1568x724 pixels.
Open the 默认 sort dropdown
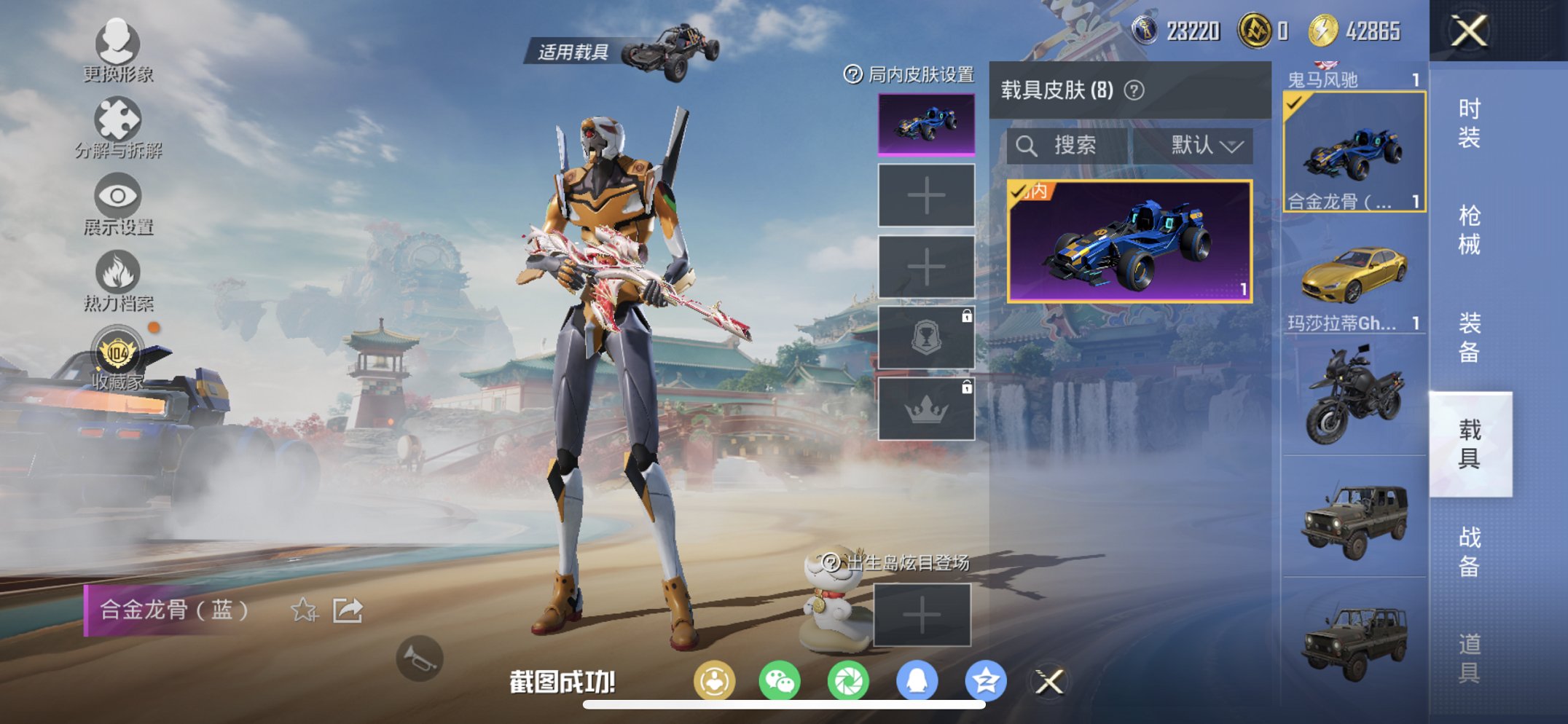pyautogui.click(x=1205, y=144)
